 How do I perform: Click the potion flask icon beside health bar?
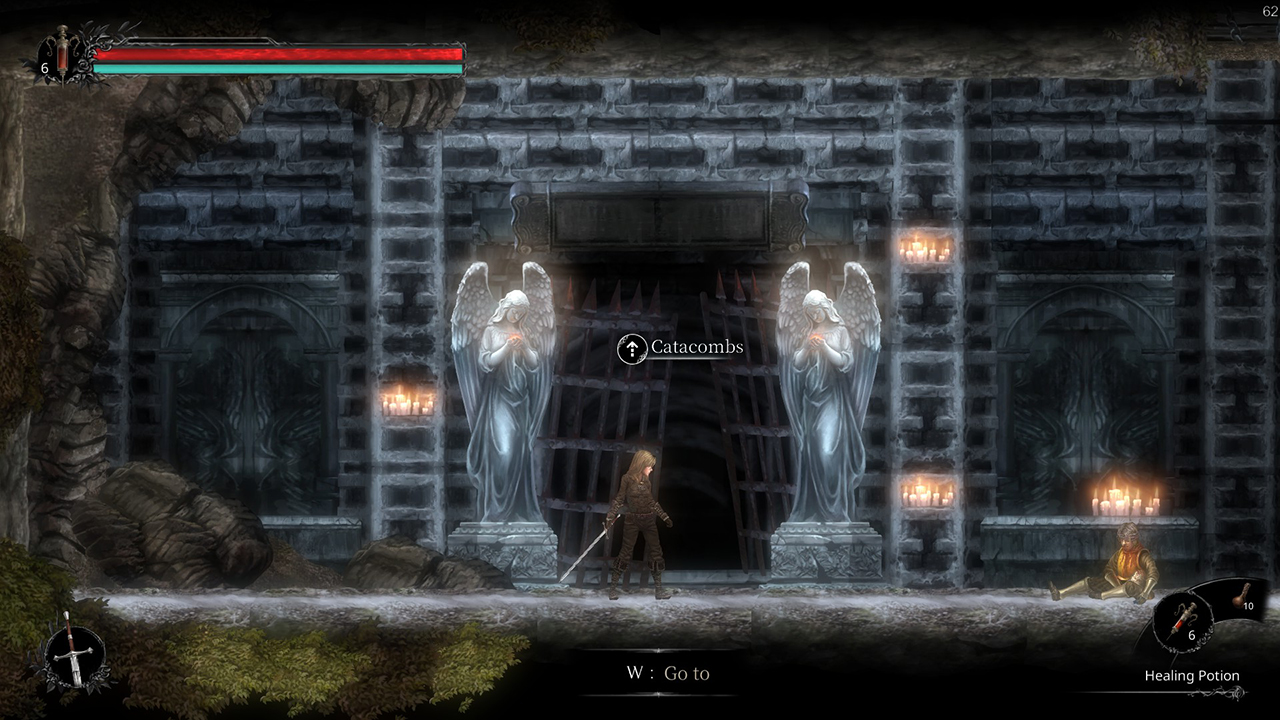point(62,54)
